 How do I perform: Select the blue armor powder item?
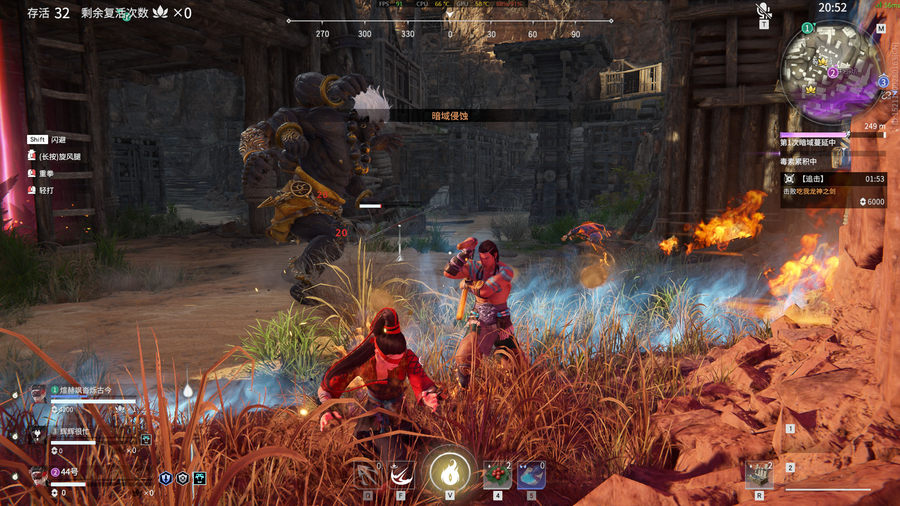[531, 474]
